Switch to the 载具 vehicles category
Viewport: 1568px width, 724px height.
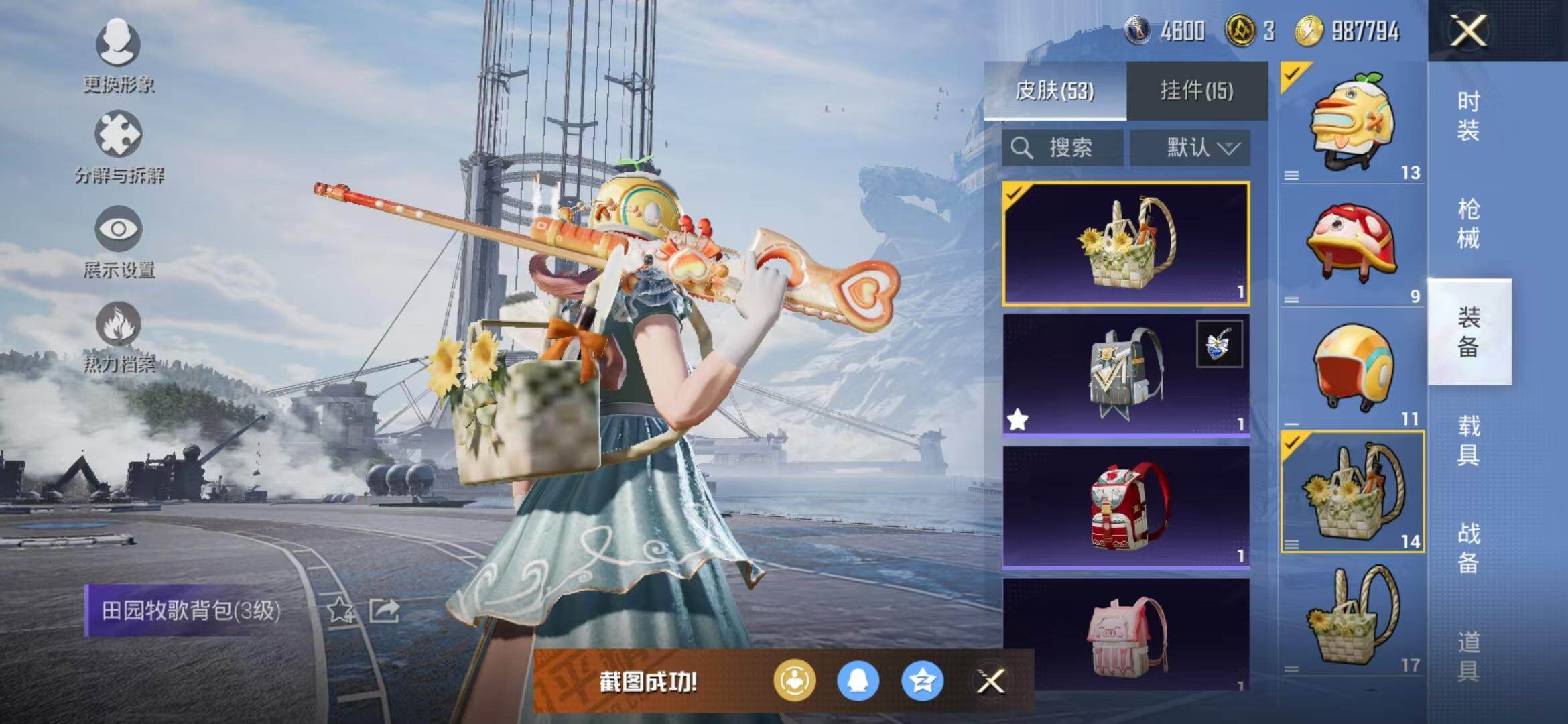[1468, 440]
